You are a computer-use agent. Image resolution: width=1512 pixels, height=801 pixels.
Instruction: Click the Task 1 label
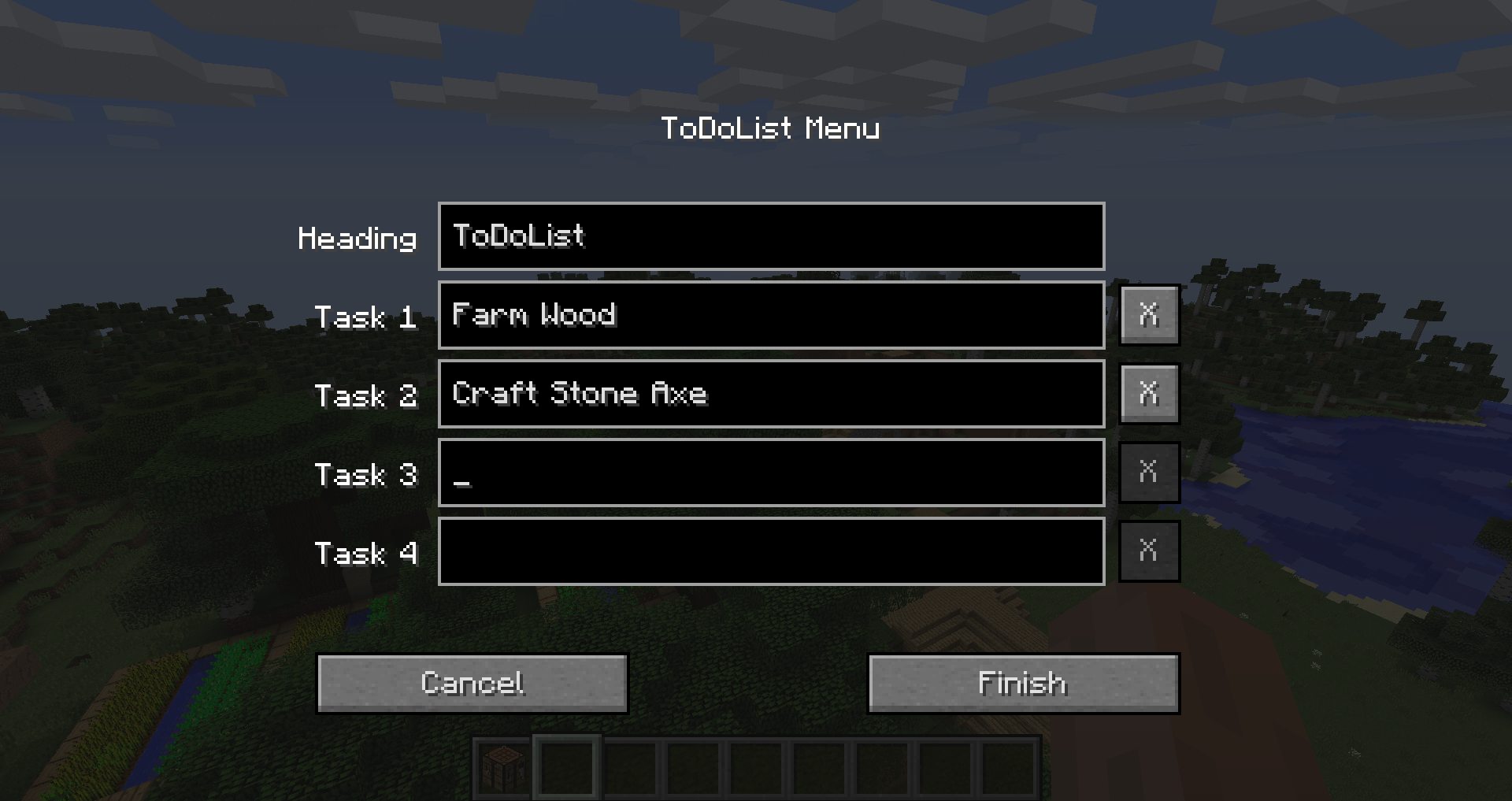366,318
